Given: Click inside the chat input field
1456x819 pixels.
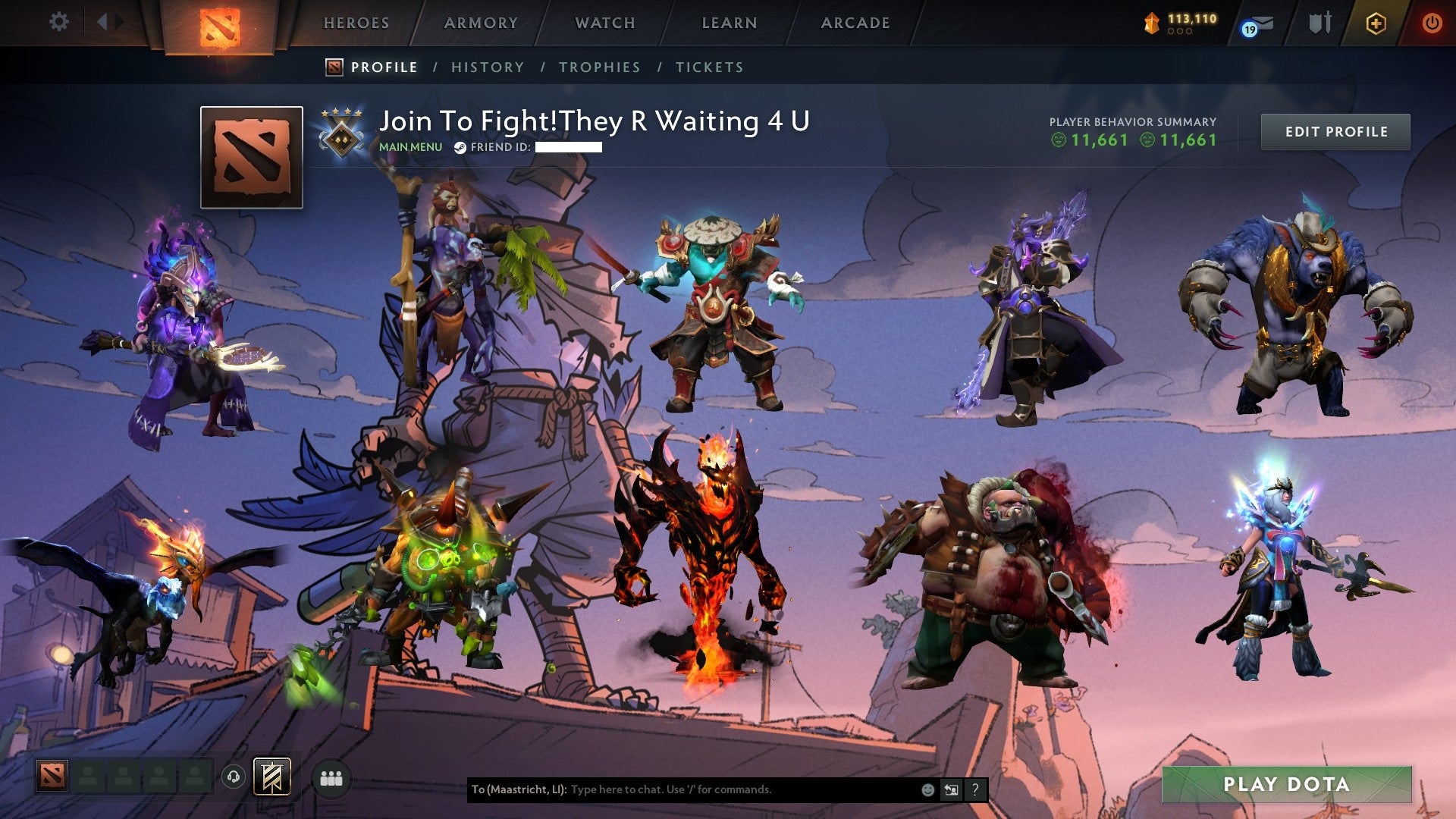Looking at the screenshot, I should pos(720,790).
